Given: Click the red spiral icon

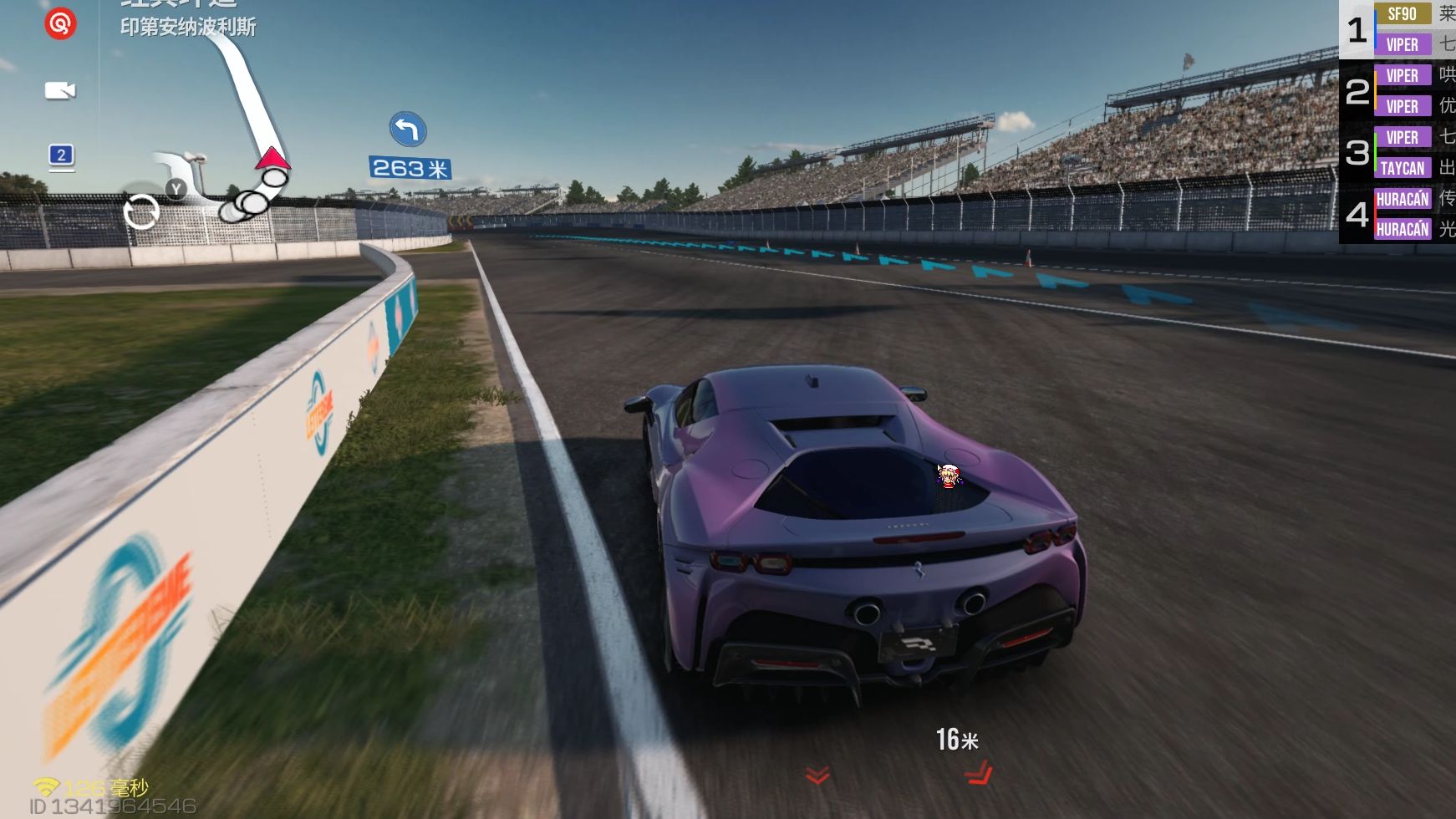Looking at the screenshot, I should coord(60,23).
